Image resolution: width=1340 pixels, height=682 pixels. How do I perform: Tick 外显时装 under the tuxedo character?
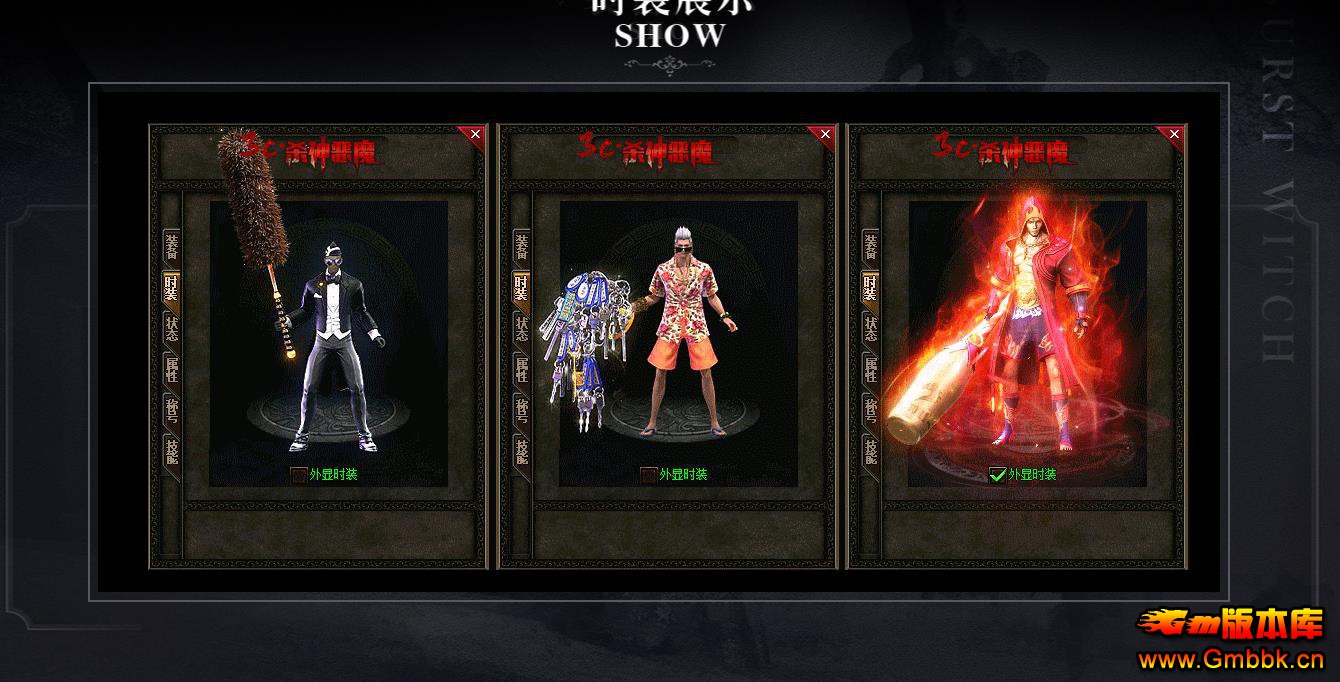[x=299, y=475]
